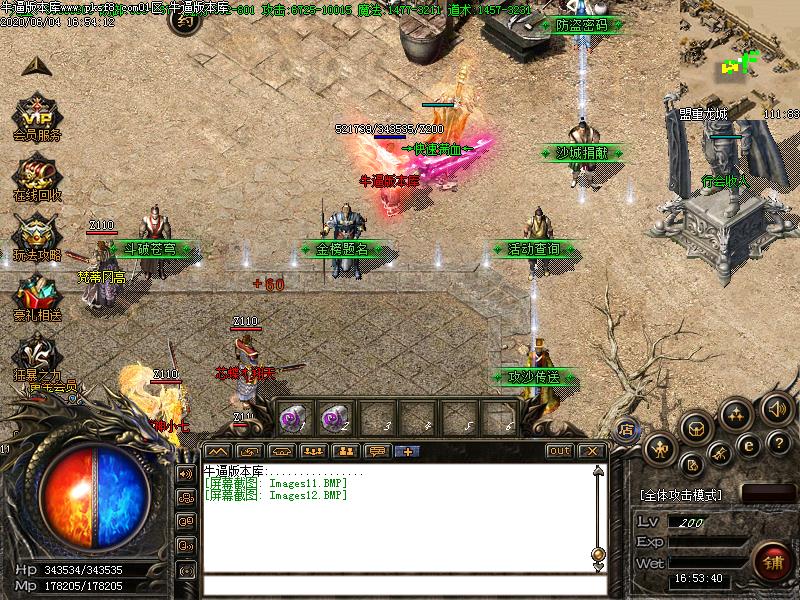Close the chat window with the X
Image resolution: width=800 pixels, height=600 pixels.
[x=592, y=451]
